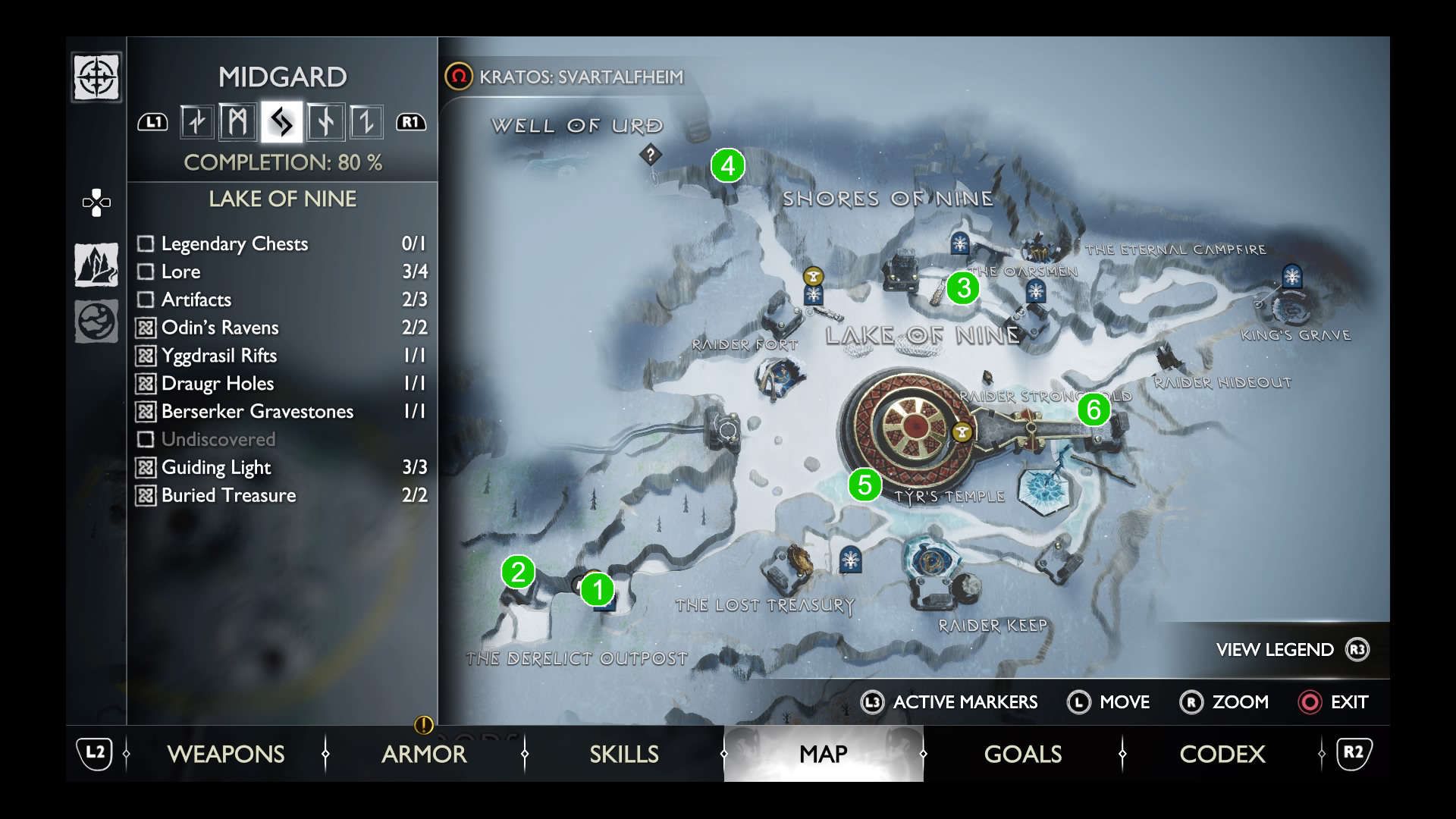Select the compass navigation icon in the left sidebar
The image size is (1456, 819).
[x=96, y=77]
